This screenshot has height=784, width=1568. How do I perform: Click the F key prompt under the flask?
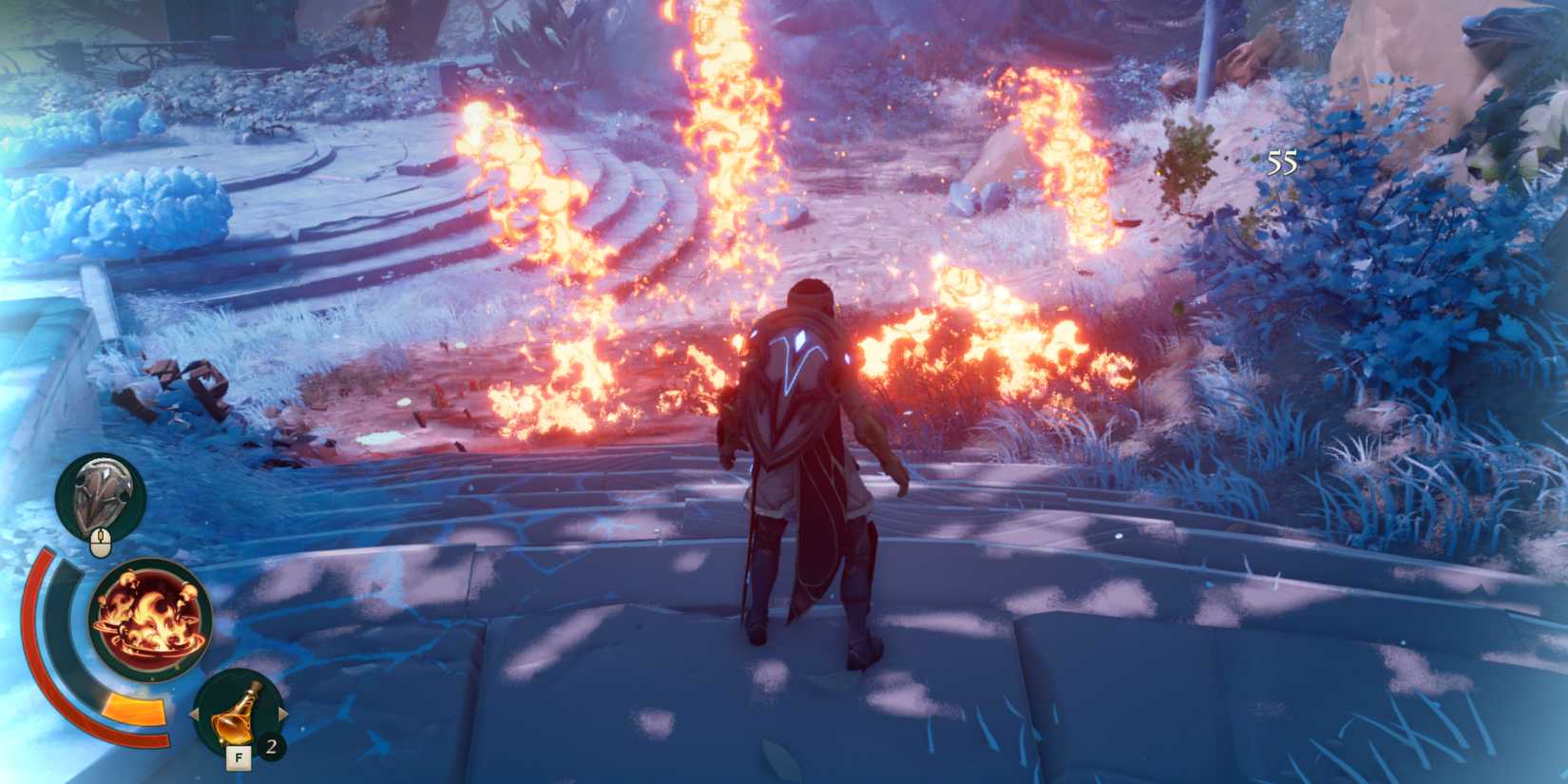click(239, 756)
